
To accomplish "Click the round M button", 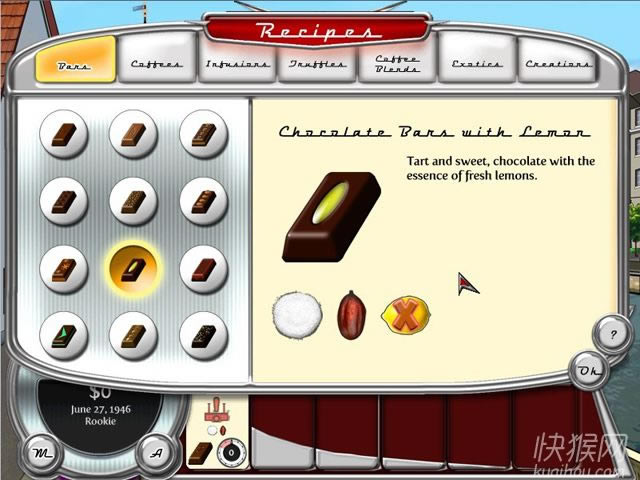I will [40, 450].
